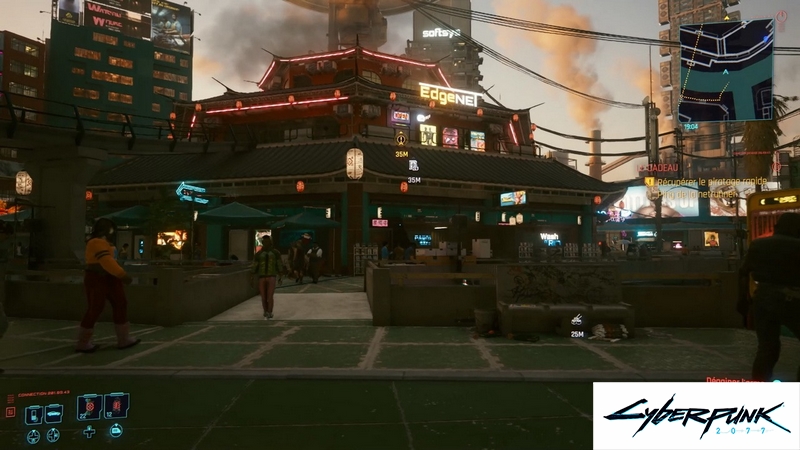This screenshot has height=450, width=800.
Task: Open the minimap in the top corner
Action: [x=726, y=70]
